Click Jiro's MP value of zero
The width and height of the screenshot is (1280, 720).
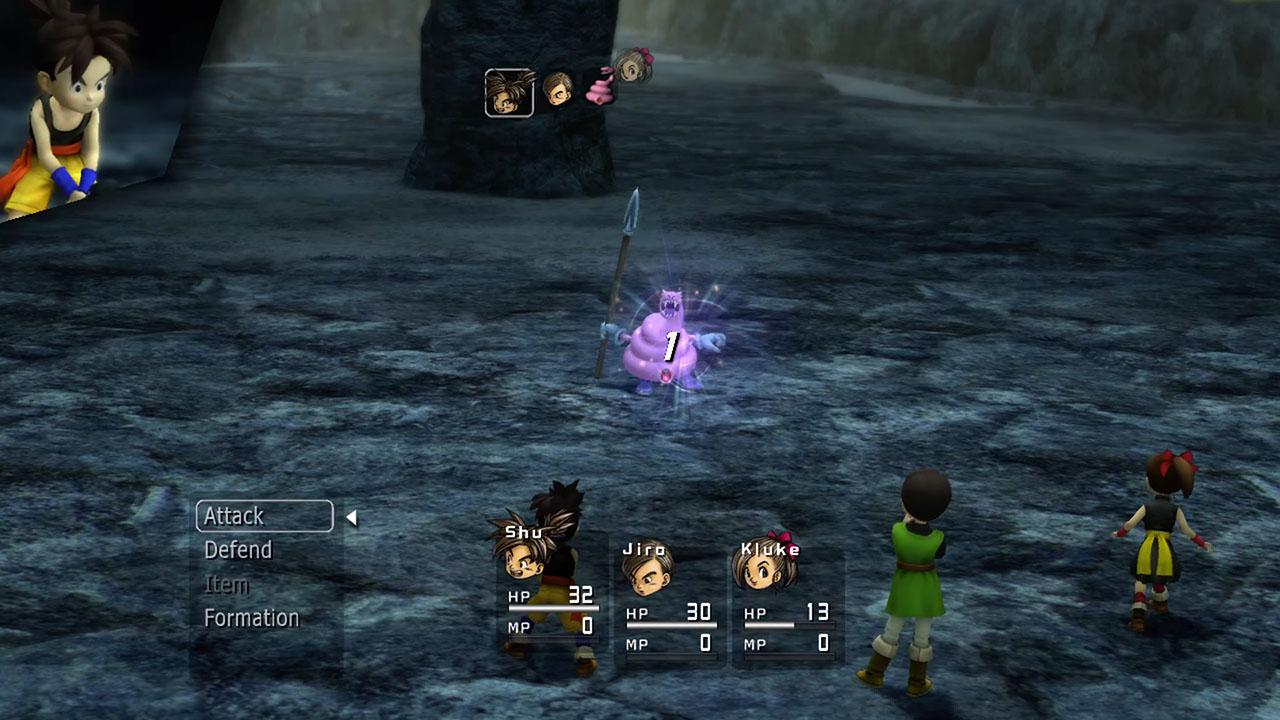pyautogui.click(x=706, y=644)
